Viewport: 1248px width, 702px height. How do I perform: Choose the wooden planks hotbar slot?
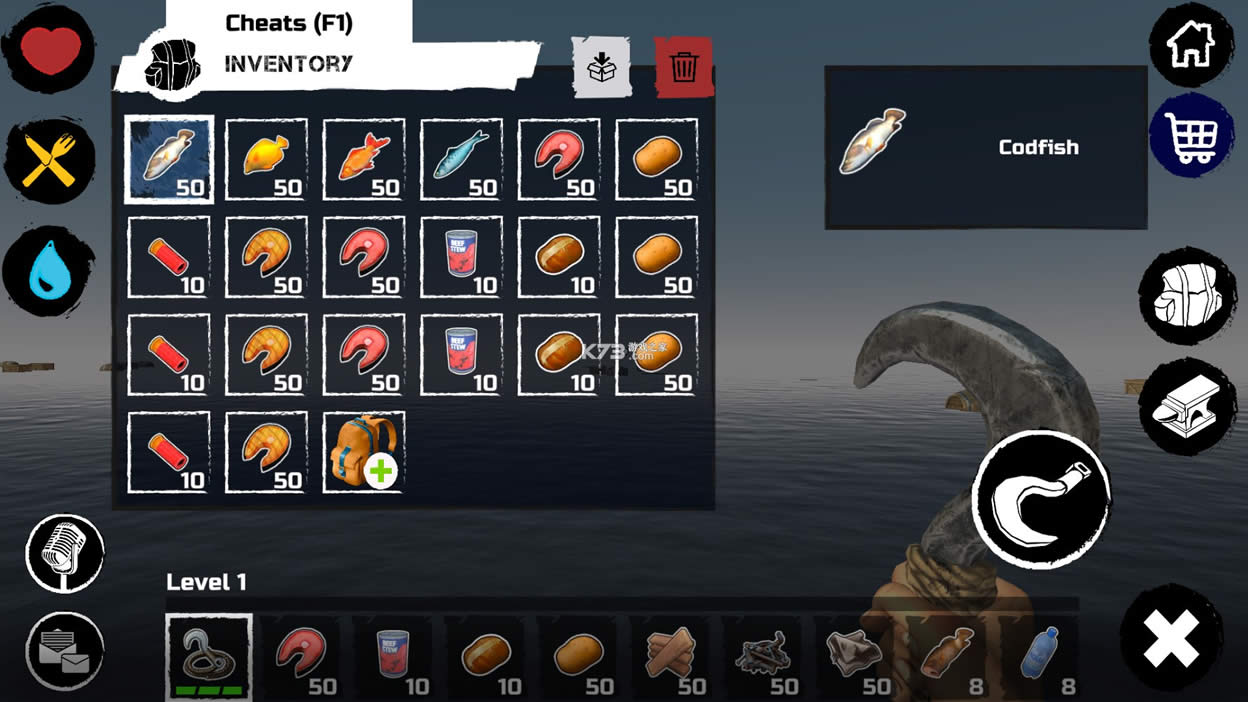670,657
